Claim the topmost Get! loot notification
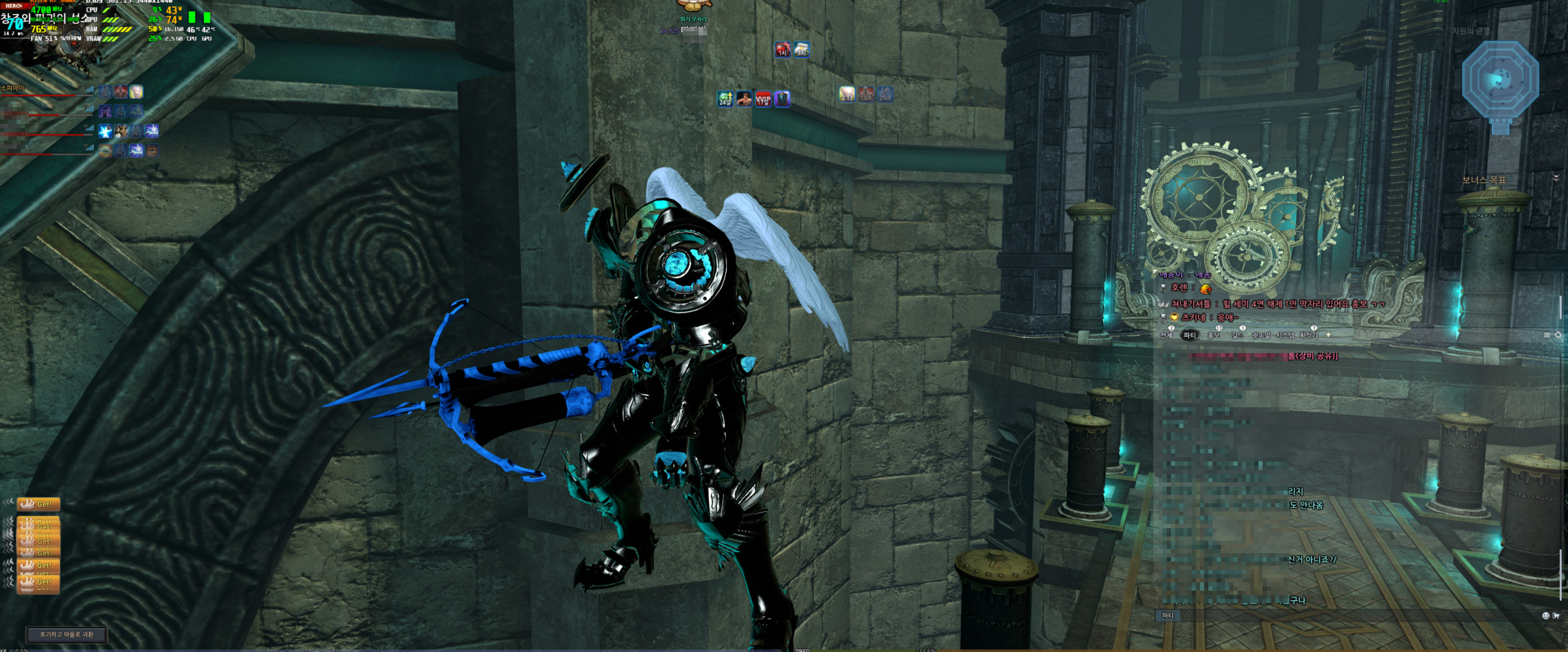The image size is (1568, 652). point(38,504)
